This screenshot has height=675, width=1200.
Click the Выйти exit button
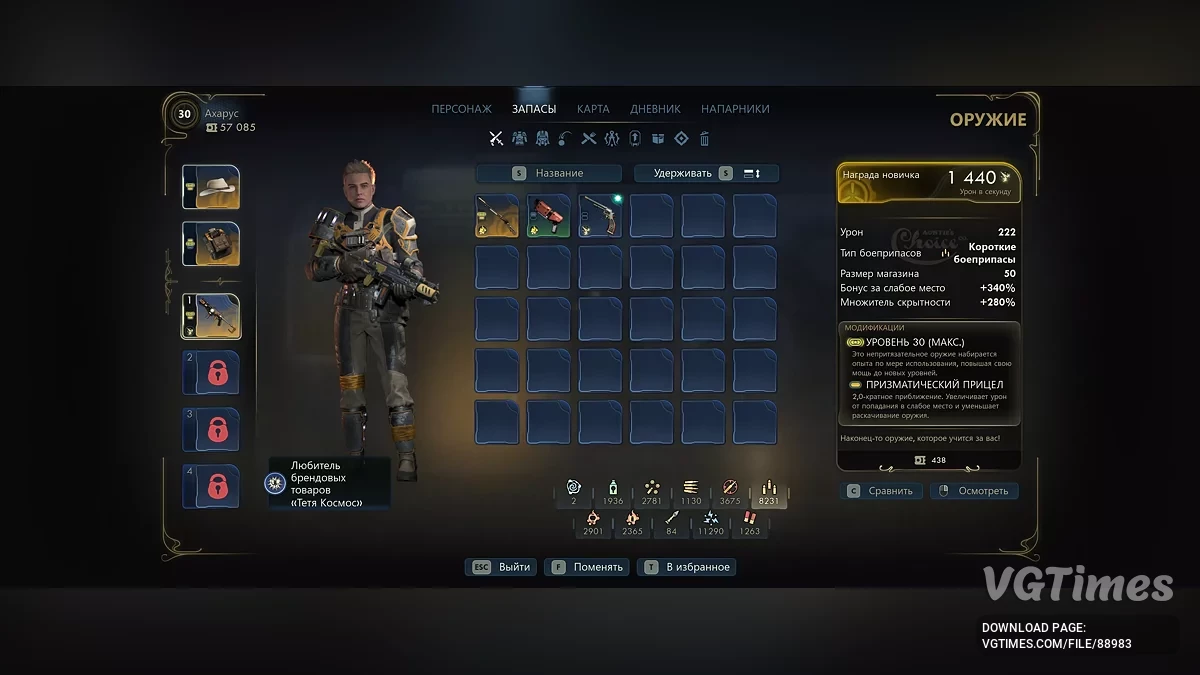coord(501,567)
